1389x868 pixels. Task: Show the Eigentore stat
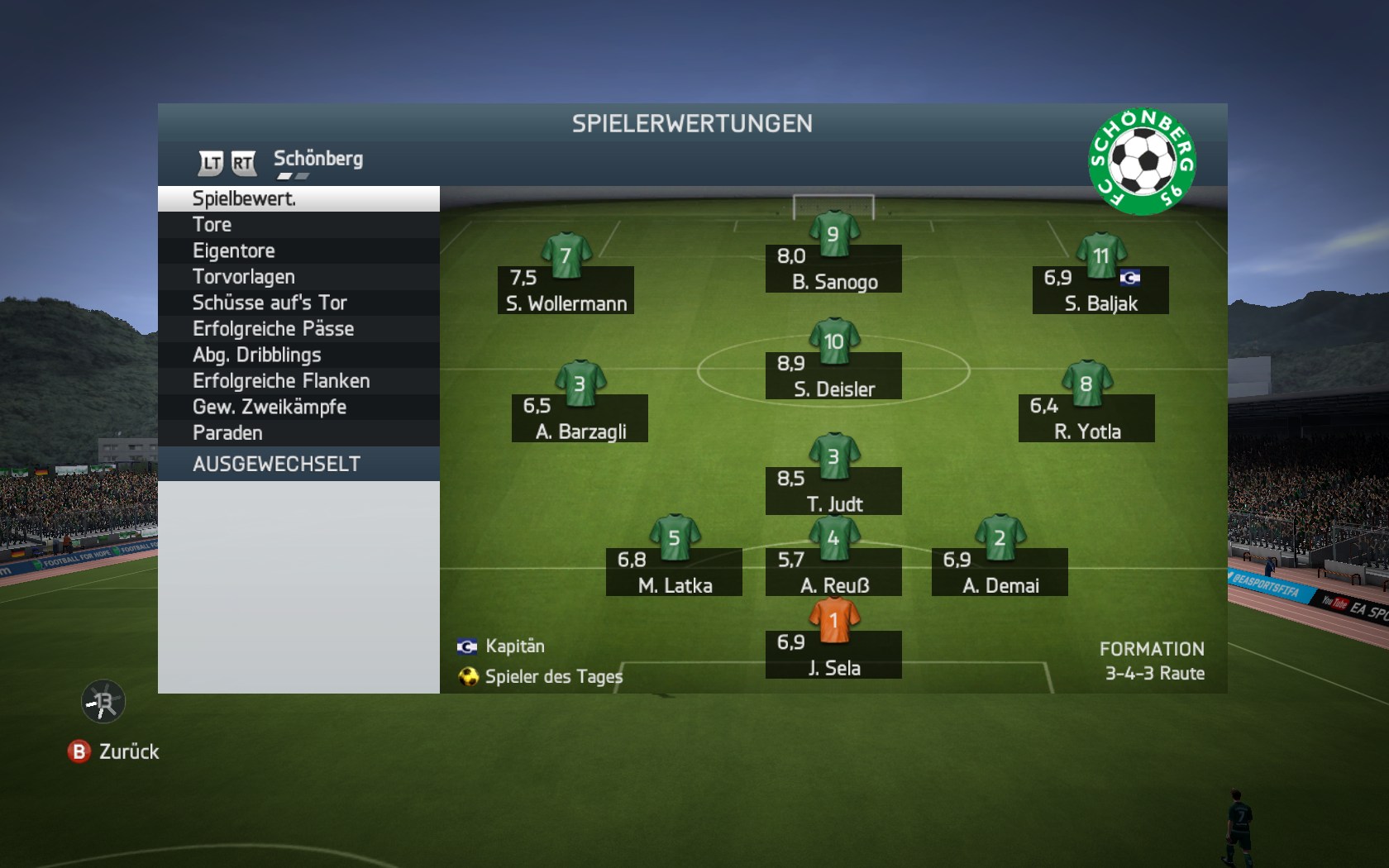point(298,250)
